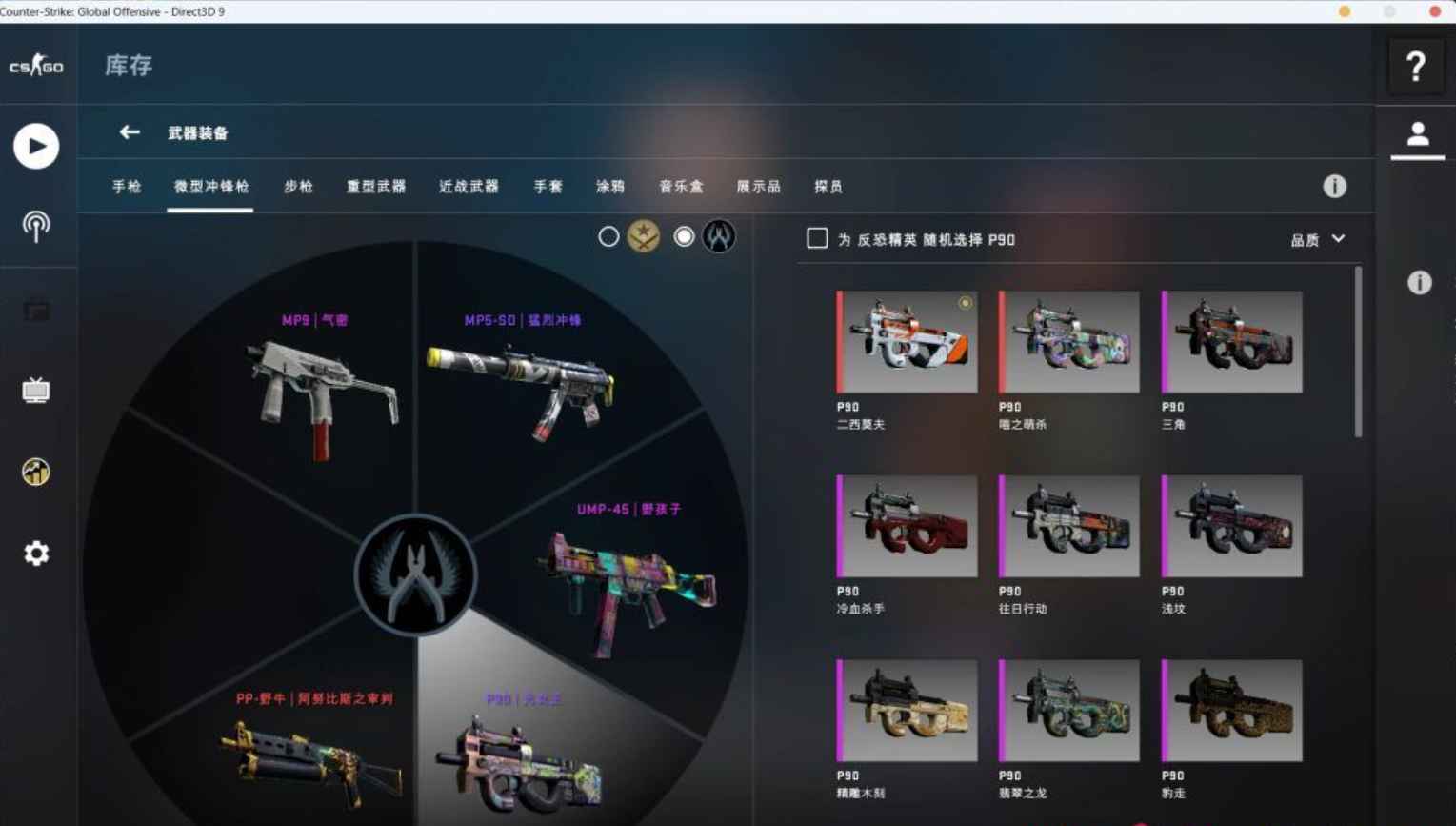
Task: Open the 品质 quality sorting dropdown
Action: click(1319, 239)
